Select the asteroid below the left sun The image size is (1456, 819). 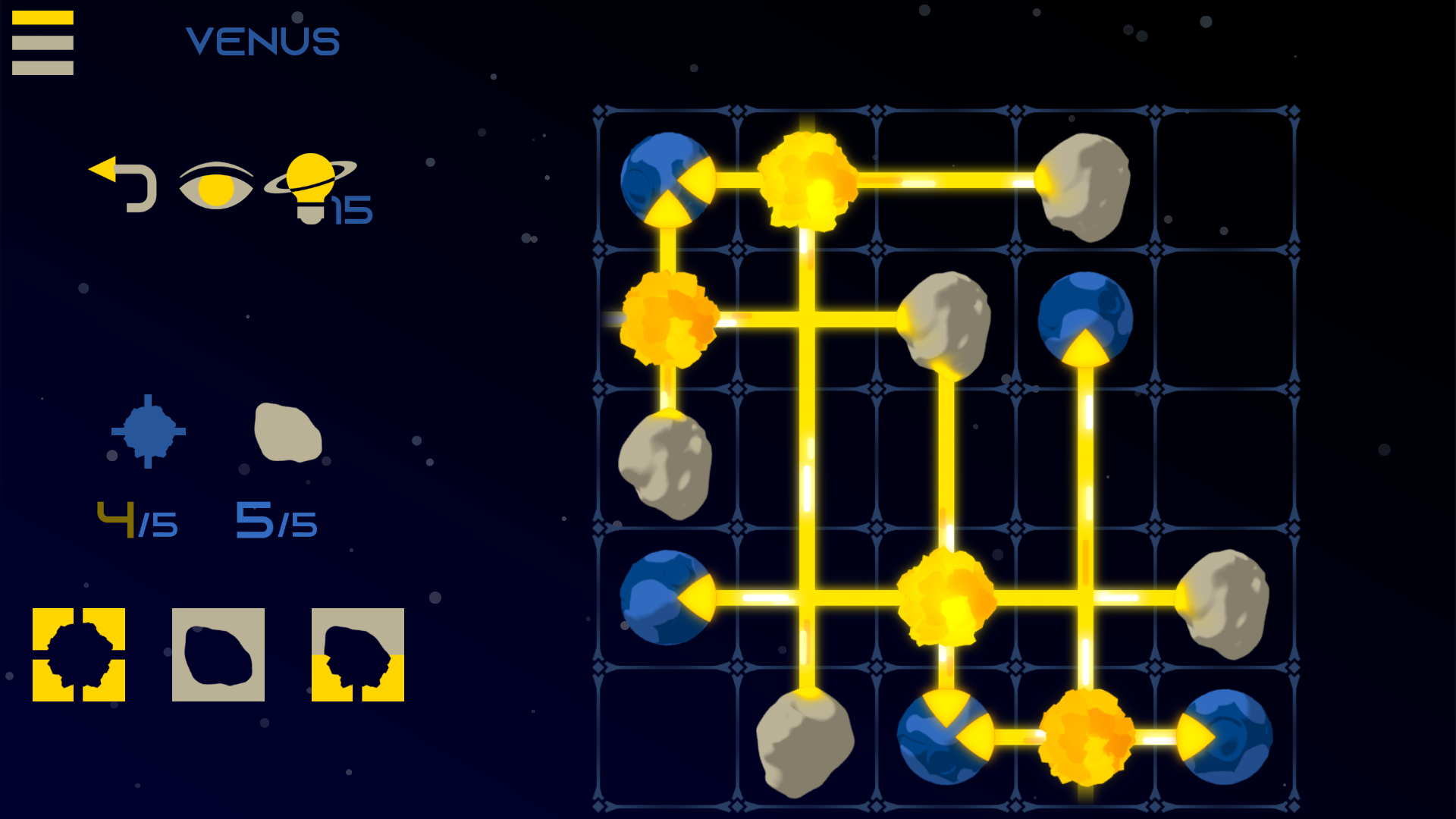click(666, 466)
